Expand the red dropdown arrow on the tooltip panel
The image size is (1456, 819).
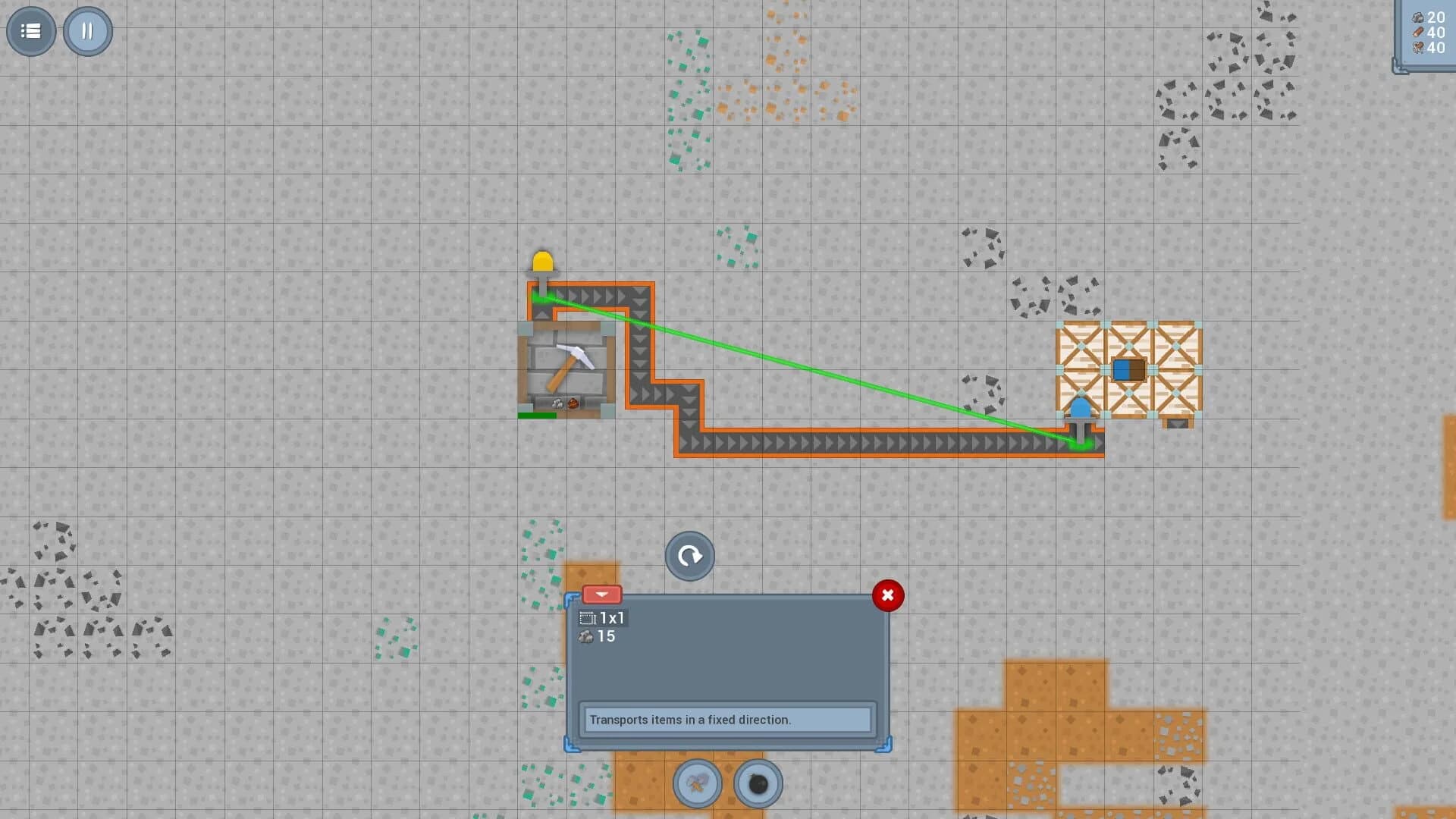click(603, 595)
